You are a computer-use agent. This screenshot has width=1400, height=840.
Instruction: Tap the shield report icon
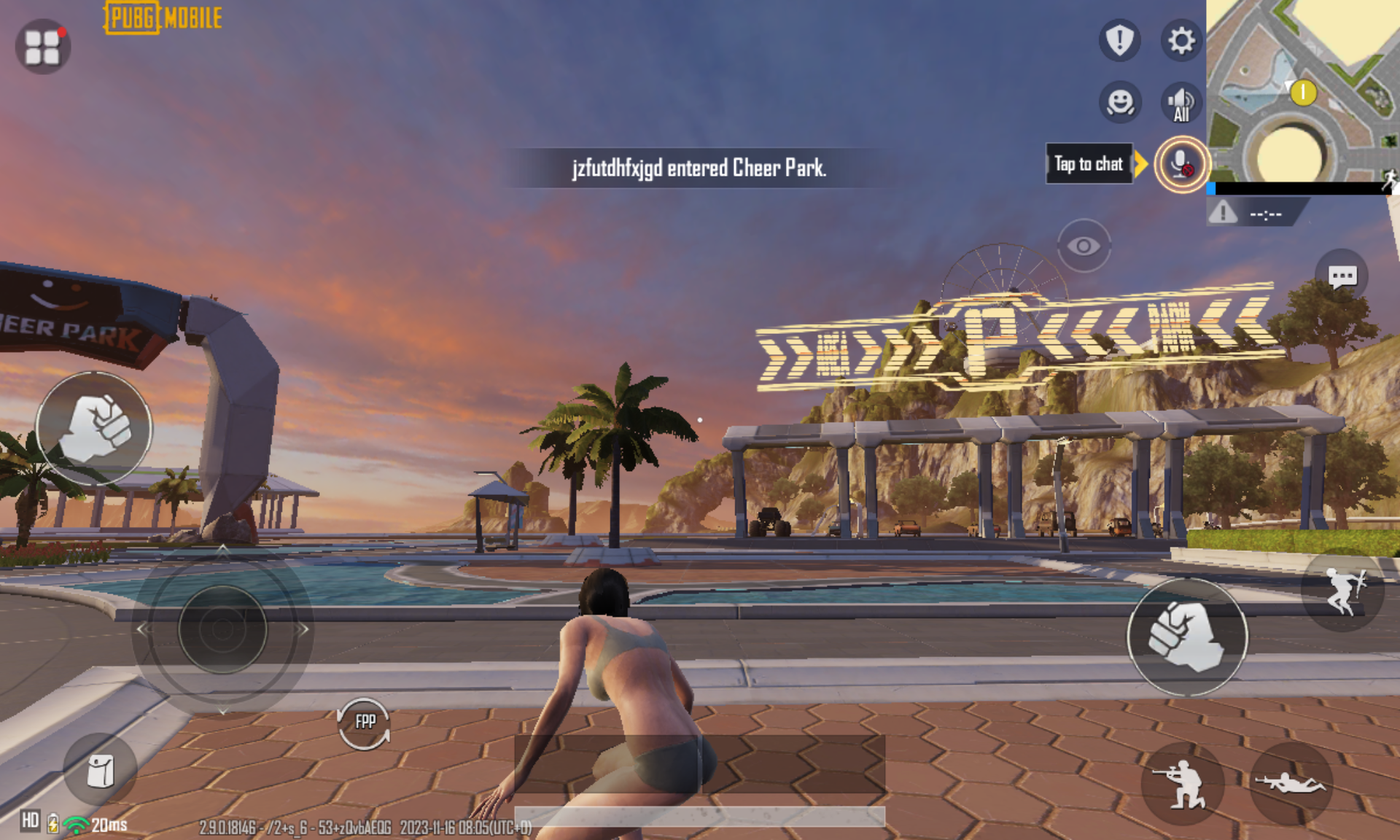coord(1119,39)
